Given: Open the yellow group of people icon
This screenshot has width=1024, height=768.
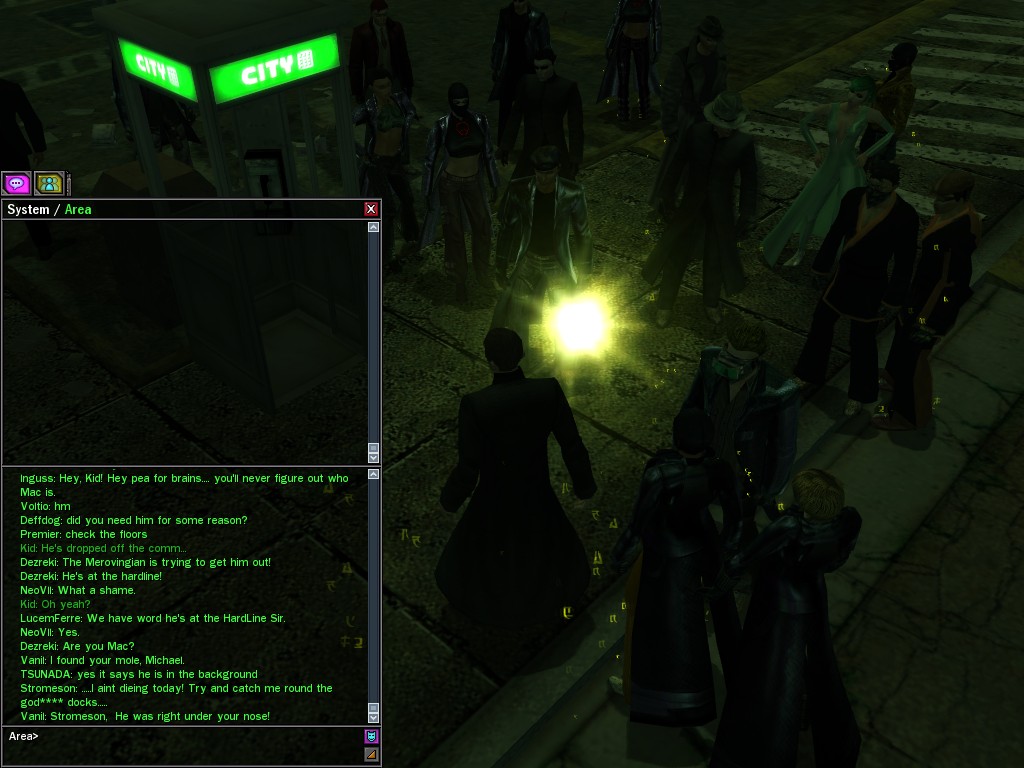Looking at the screenshot, I should (49, 183).
